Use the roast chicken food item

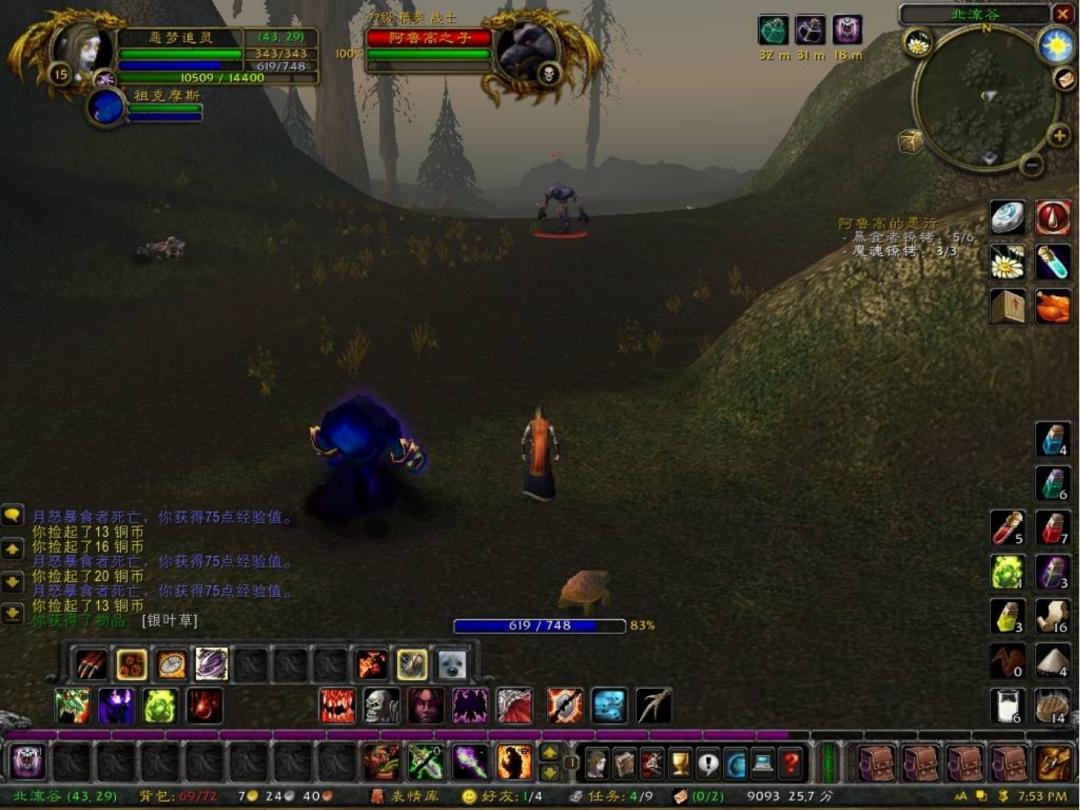1053,306
